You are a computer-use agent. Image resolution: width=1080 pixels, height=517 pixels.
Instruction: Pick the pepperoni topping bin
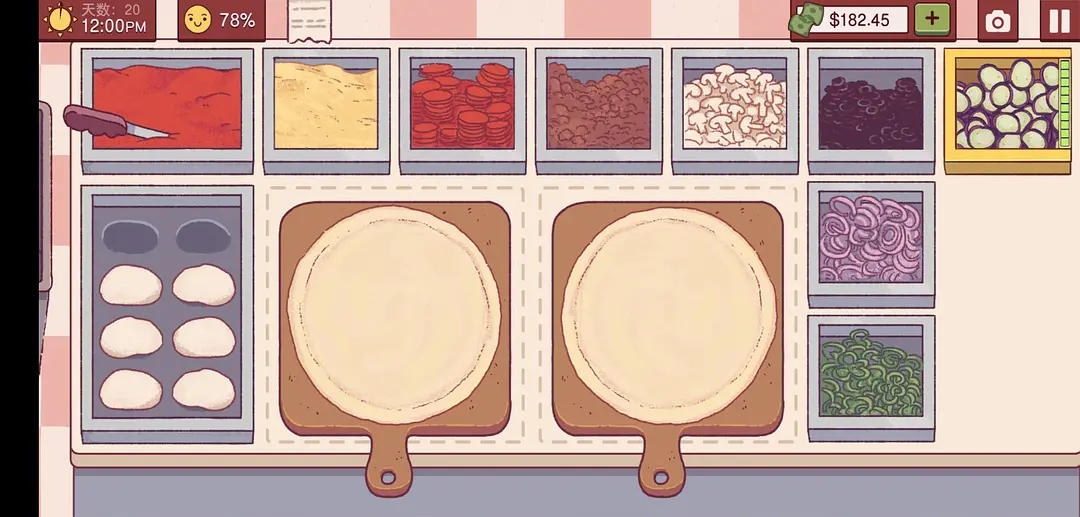(x=462, y=106)
